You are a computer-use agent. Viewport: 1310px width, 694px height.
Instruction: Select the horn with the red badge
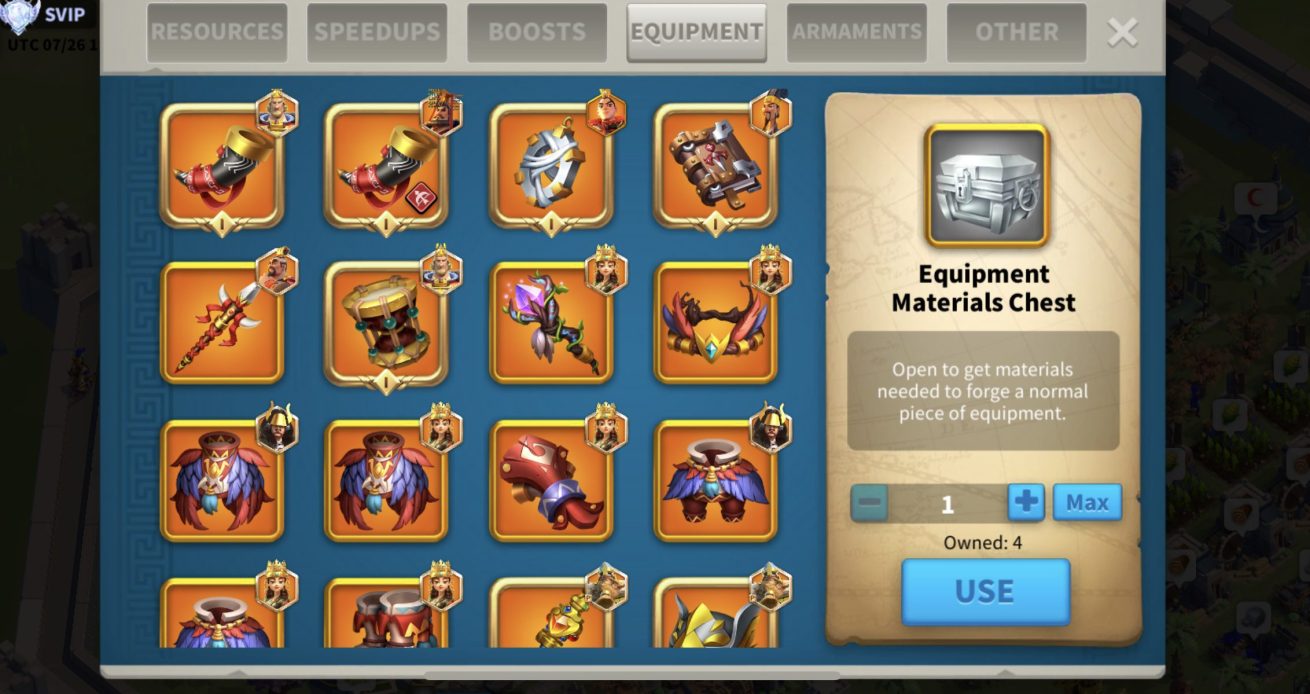click(x=386, y=166)
